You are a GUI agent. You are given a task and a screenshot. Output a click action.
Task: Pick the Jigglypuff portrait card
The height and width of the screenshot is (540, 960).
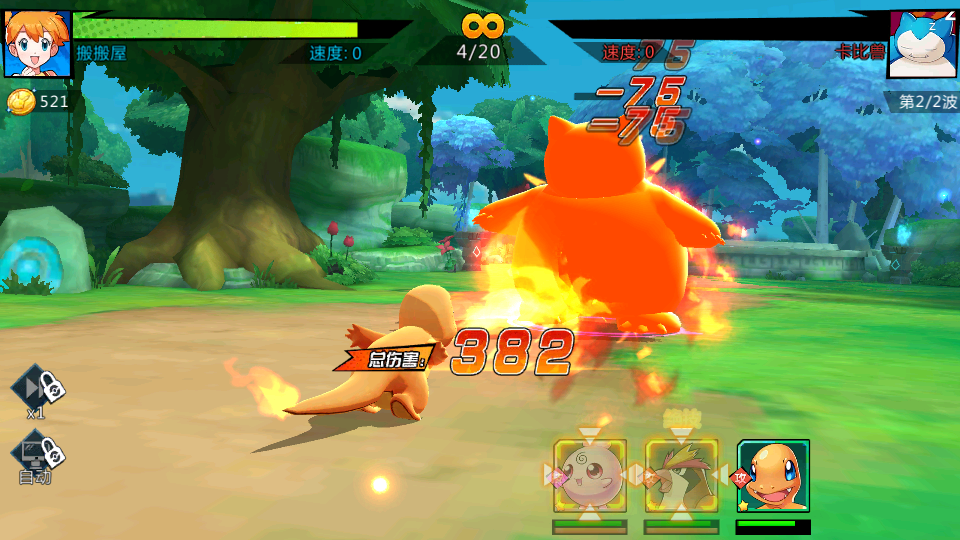coord(589,476)
